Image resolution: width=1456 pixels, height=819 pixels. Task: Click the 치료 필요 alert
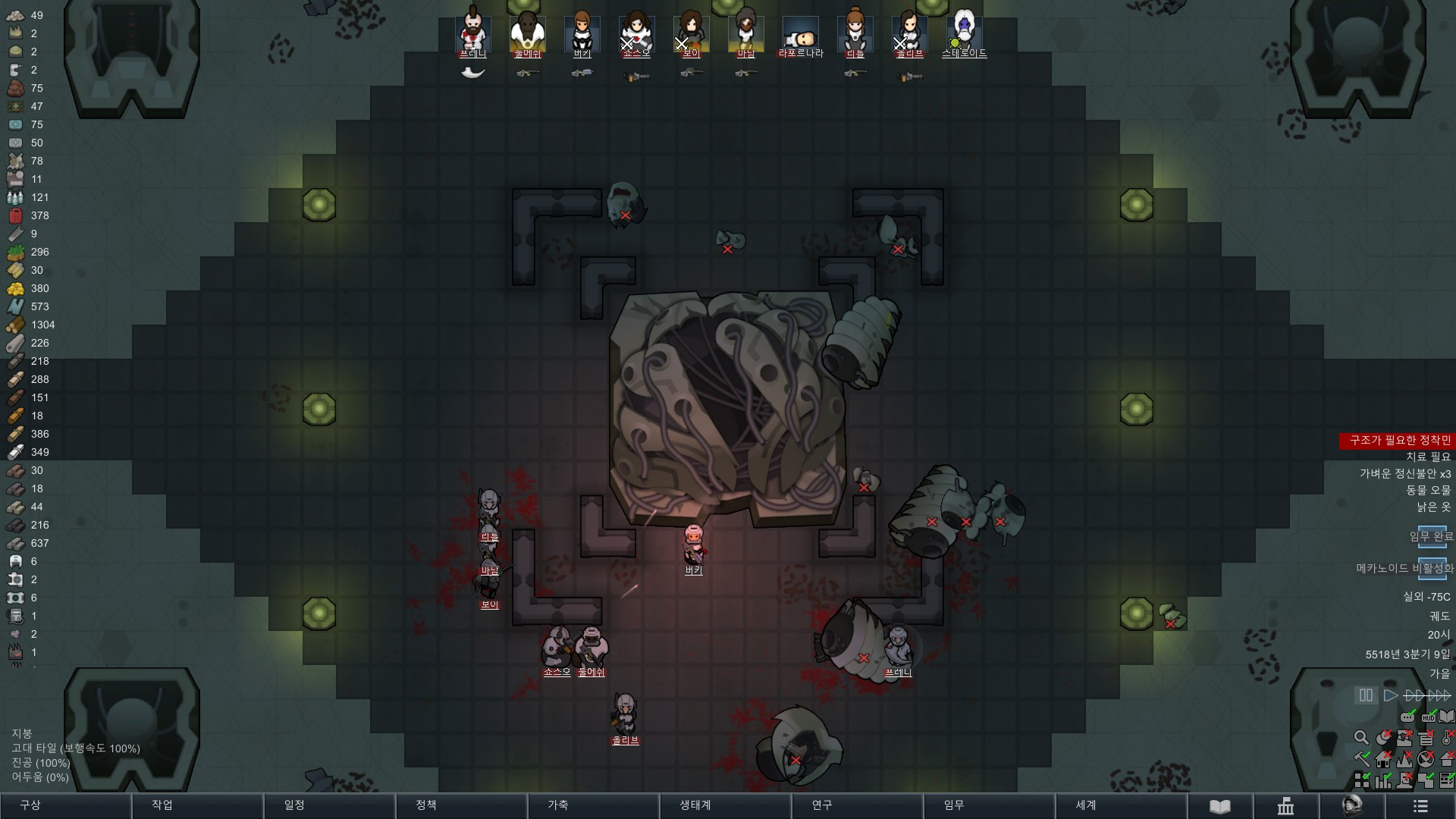tap(1428, 457)
